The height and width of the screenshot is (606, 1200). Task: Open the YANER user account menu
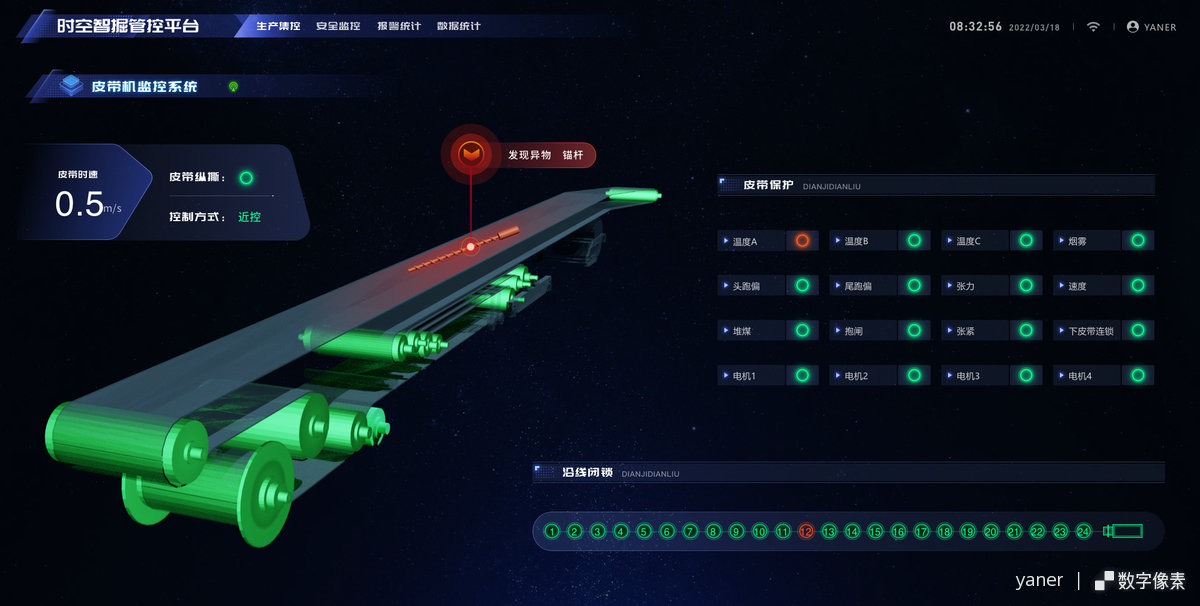[x=1152, y=27]
